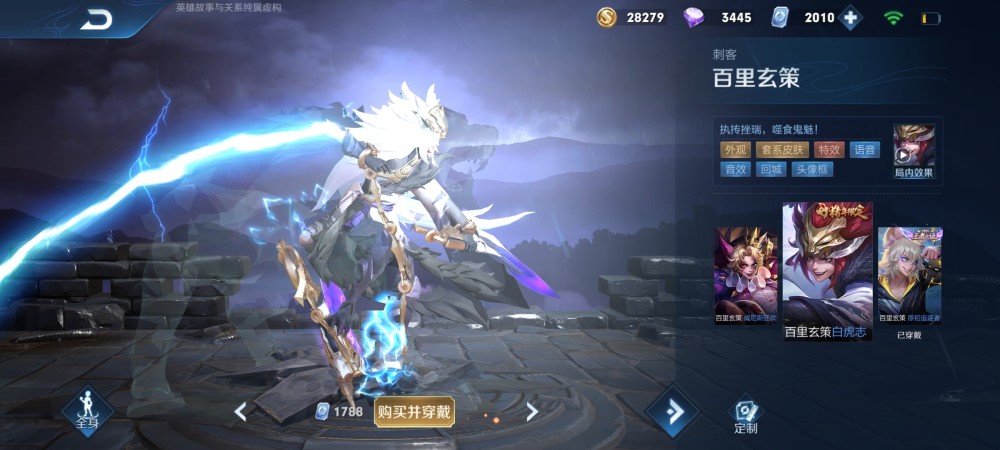
Task: Open the 定制 customization option
Action: tap(745, 415)
